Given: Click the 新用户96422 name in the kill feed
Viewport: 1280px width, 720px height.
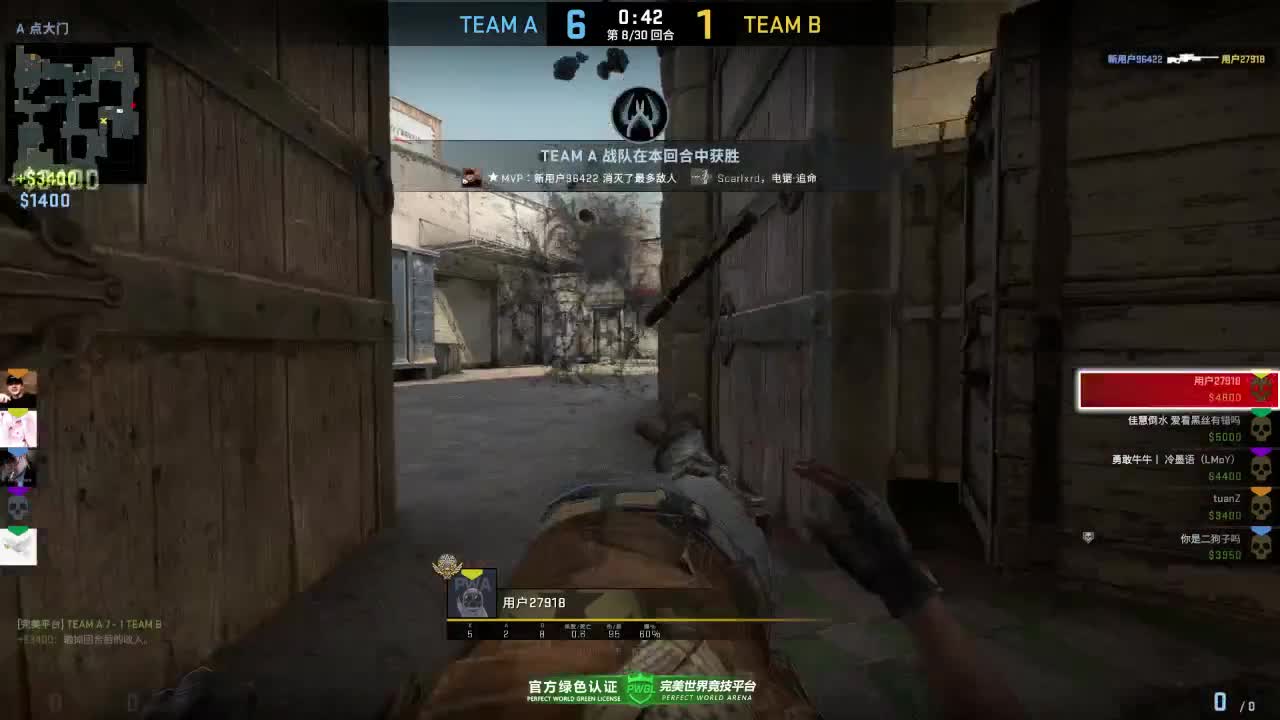Looking at the screenshot, I should click(x=1135, y=59).
